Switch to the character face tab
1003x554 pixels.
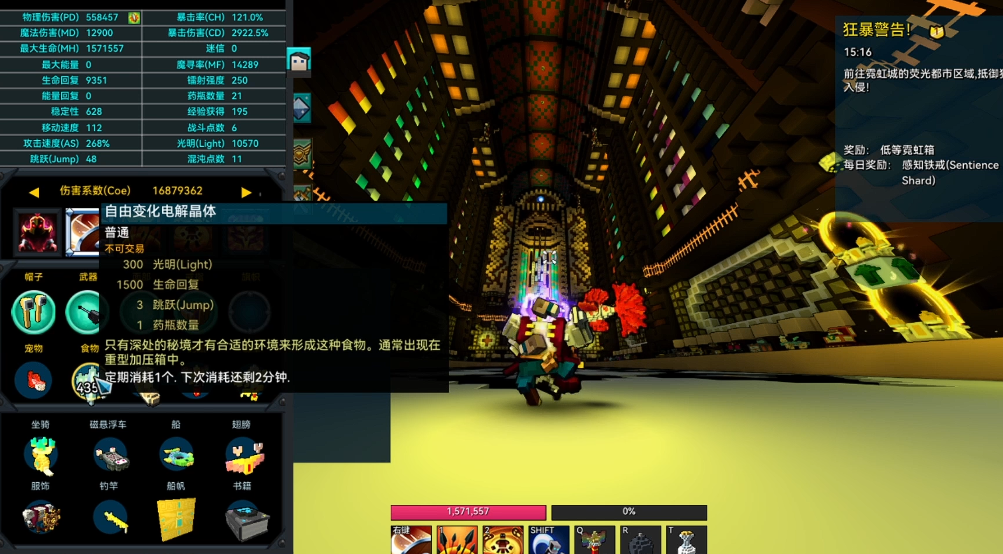click(299, 62)
